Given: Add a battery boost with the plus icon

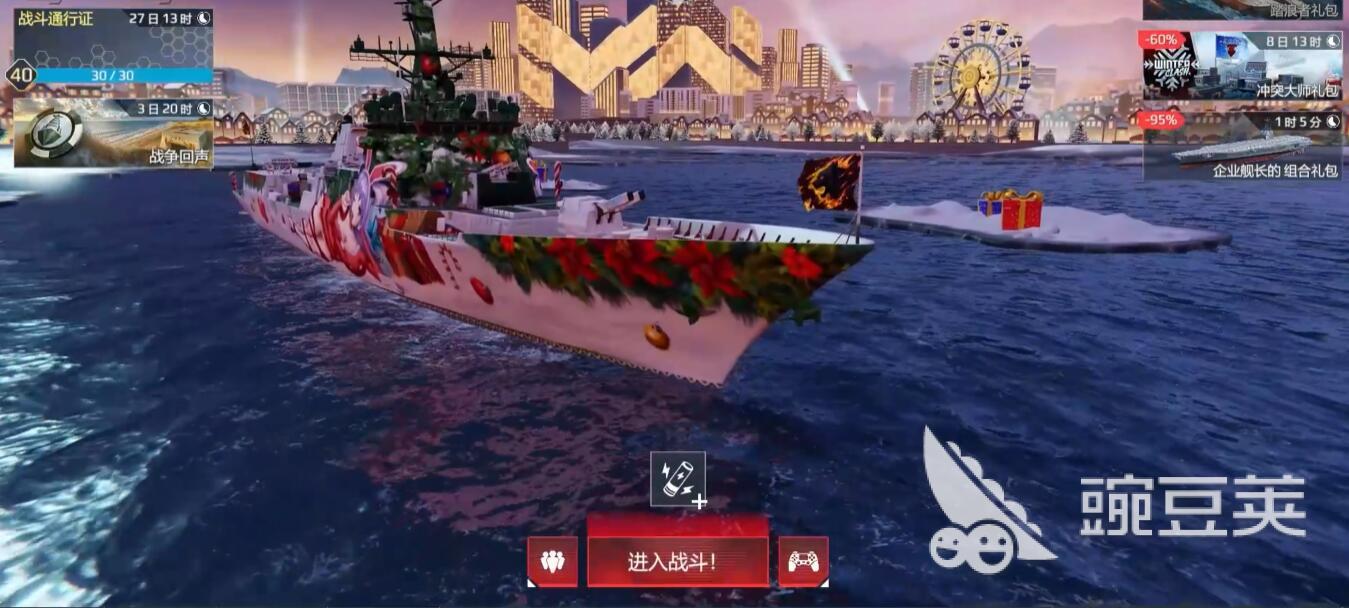Looking at the screenshot, I should [x=678, y=480].
